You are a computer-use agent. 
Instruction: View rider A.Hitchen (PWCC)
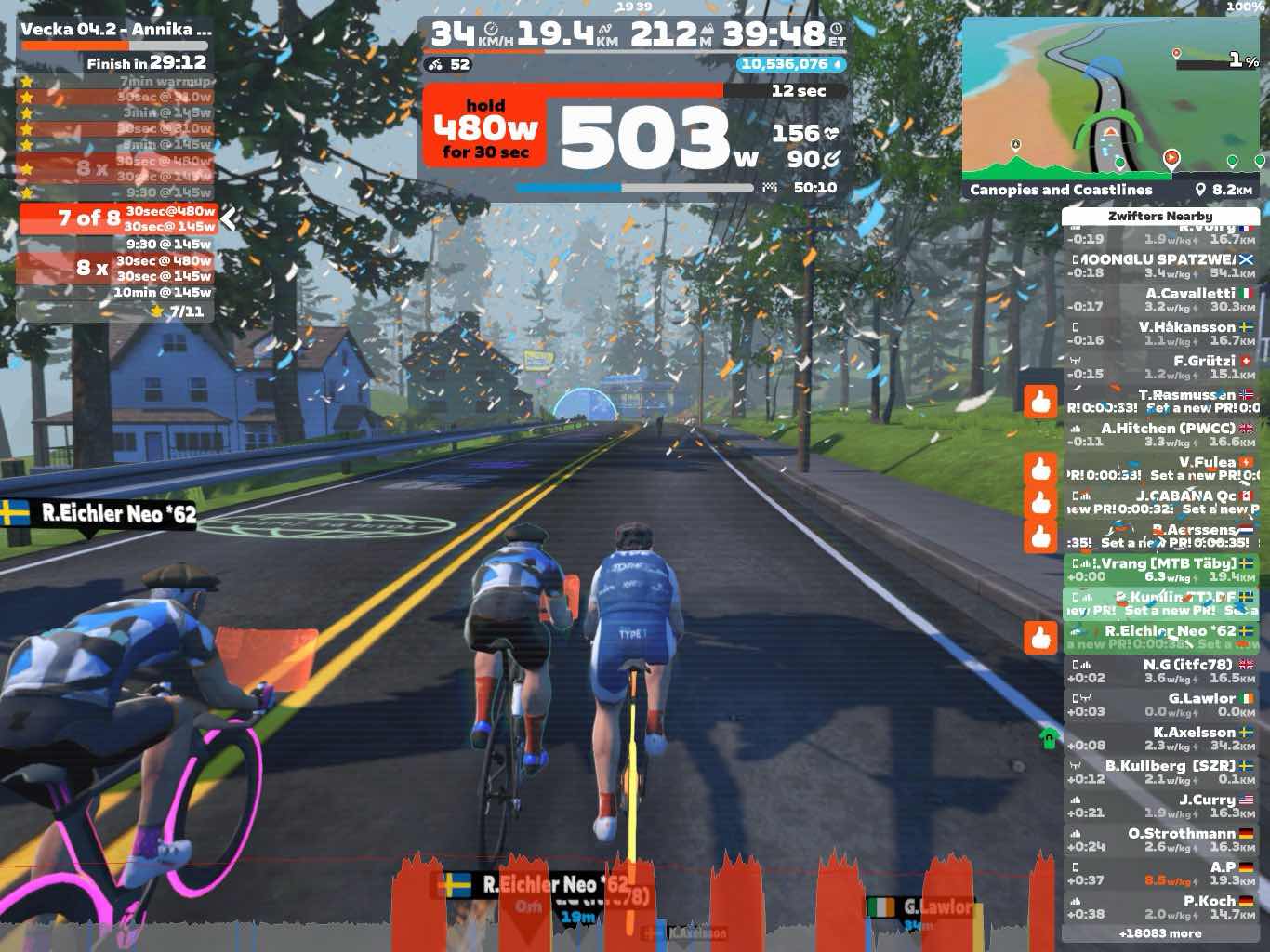pyautogui.click(x=1160, y=434)
